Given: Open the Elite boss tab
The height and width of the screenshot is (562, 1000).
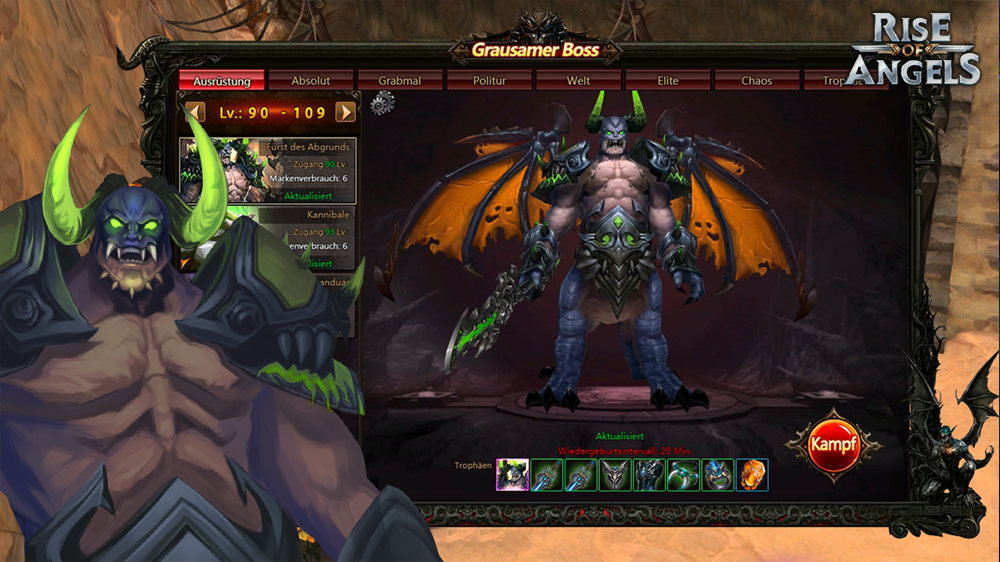Looking at the screenshot, I should (667, 81).
